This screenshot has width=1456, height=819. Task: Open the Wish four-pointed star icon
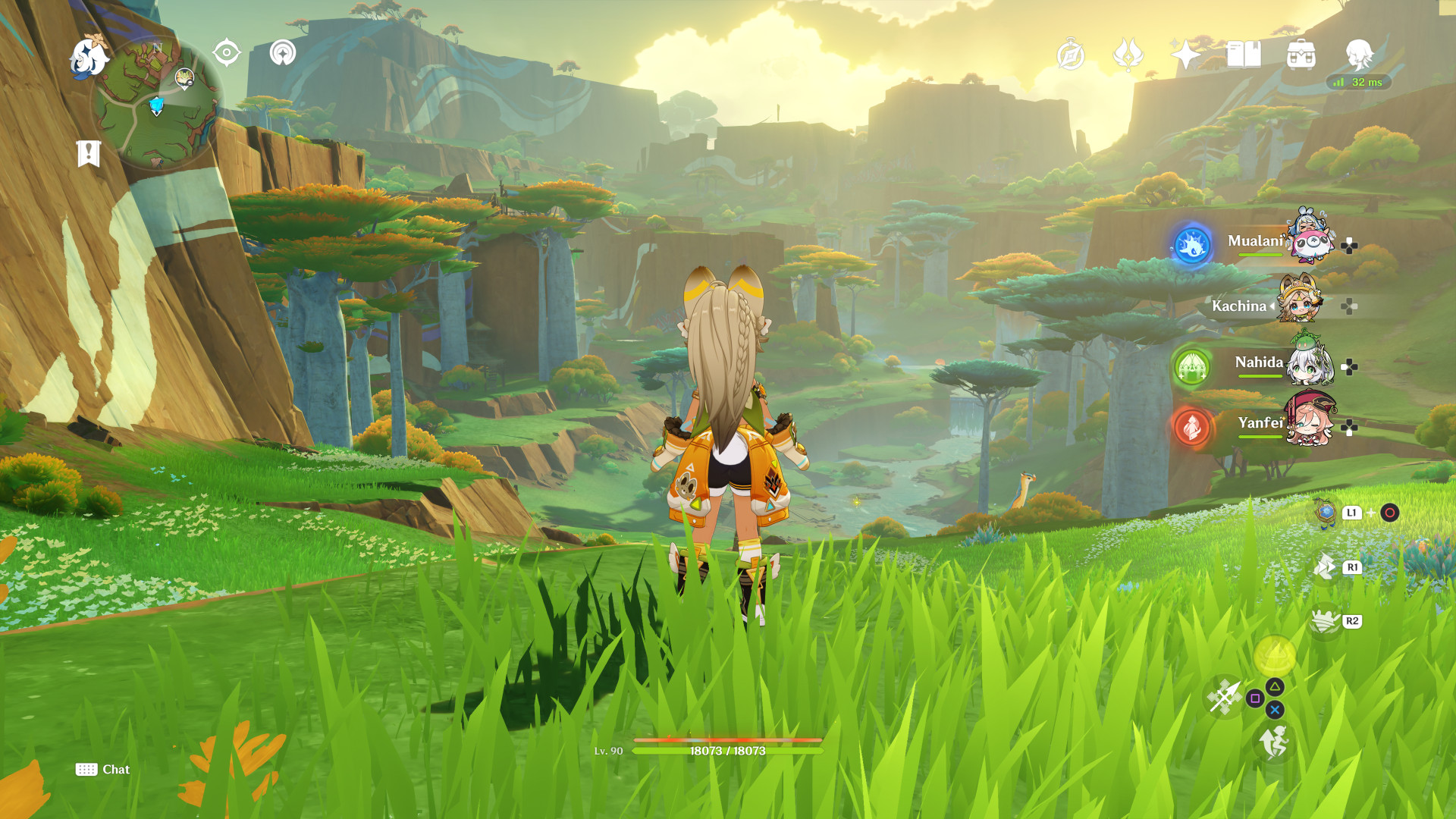1185,55
